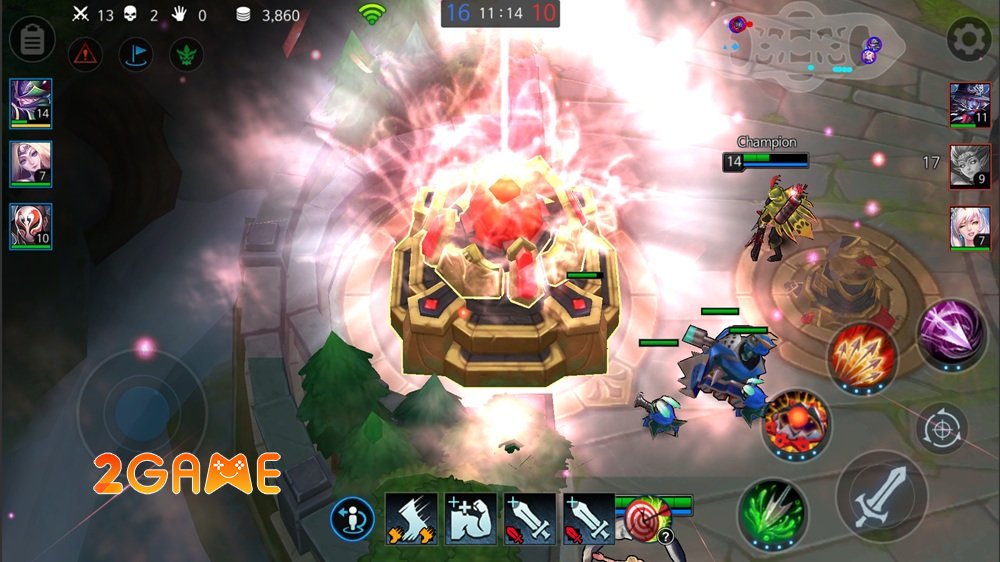1000x562 pixels.
Task: Send the red warning triangle ping
Action: (85, 54)
